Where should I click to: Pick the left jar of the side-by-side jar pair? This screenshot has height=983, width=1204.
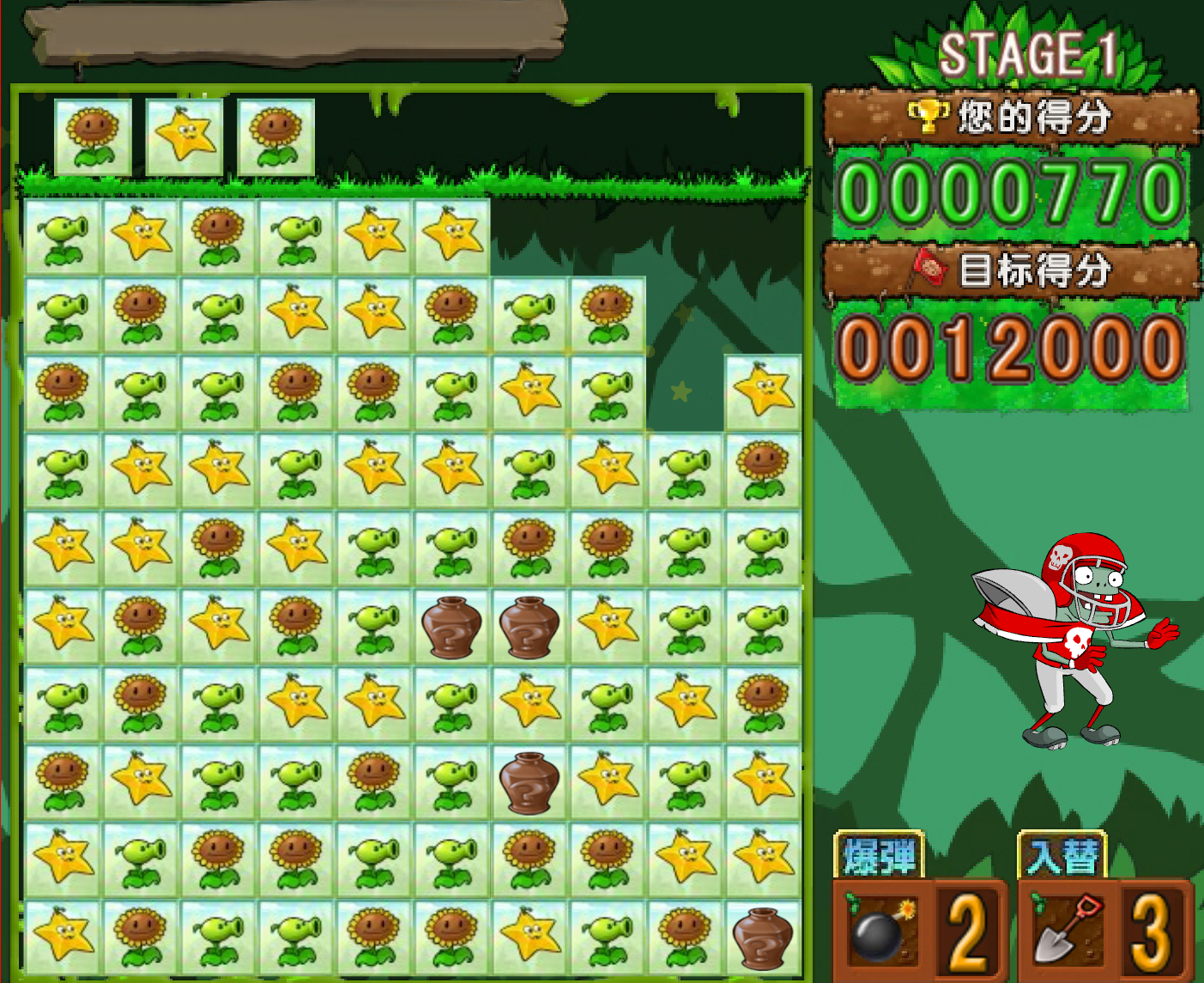(x=451, y=627)
